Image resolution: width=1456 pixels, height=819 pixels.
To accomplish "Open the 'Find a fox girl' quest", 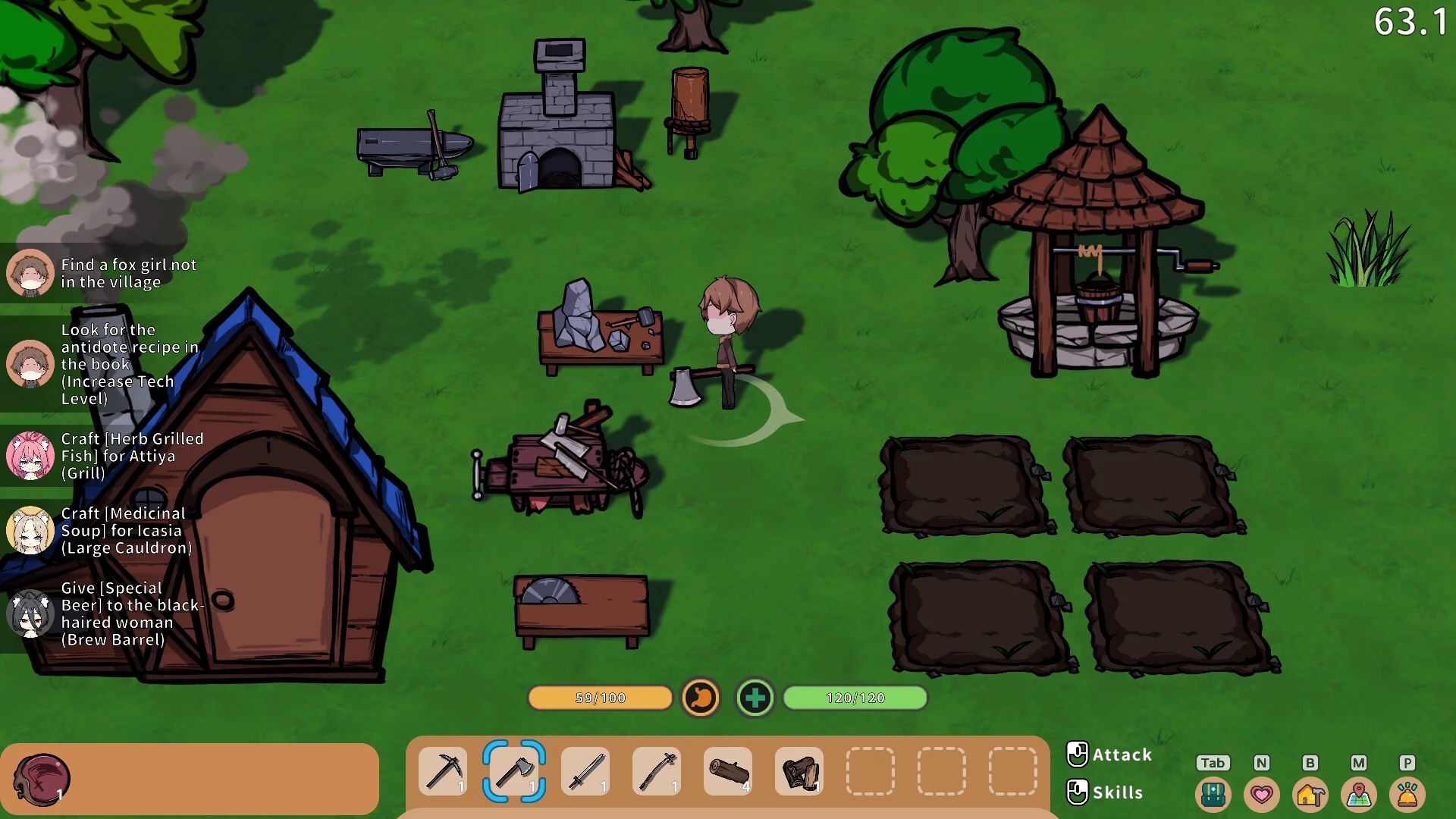I will pyautogui.click(x=106, y=273).
